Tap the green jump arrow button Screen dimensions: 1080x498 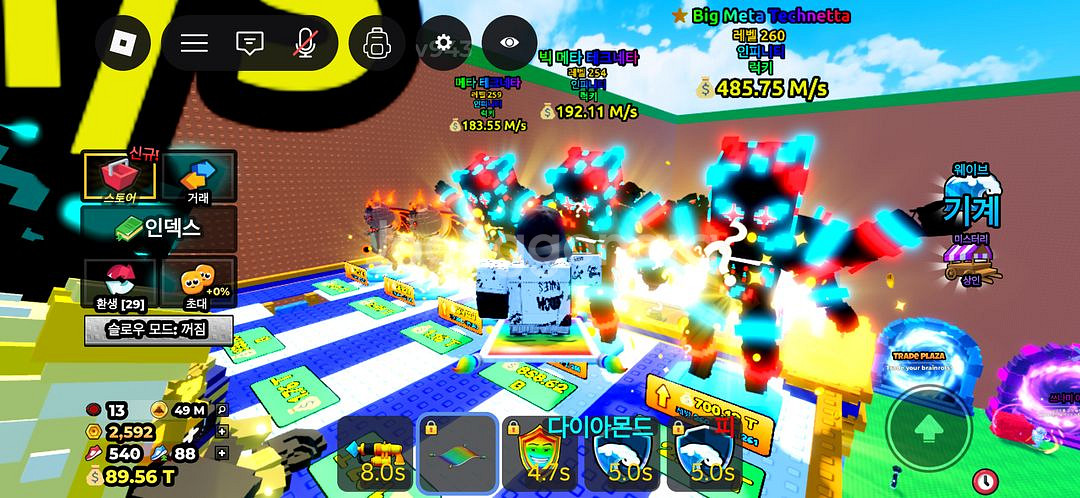pos(929,430)
